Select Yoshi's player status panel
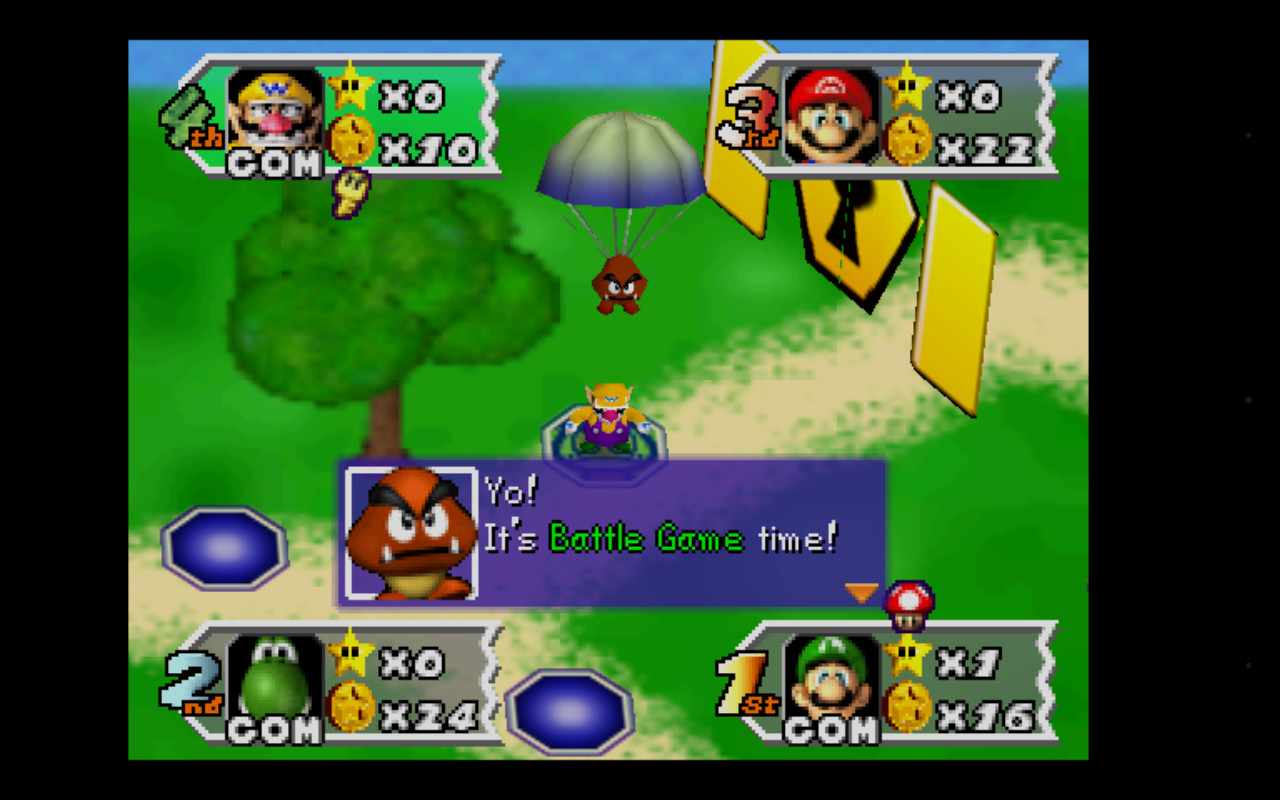Screen dimensions: 1280x800 tap(340, 685)
